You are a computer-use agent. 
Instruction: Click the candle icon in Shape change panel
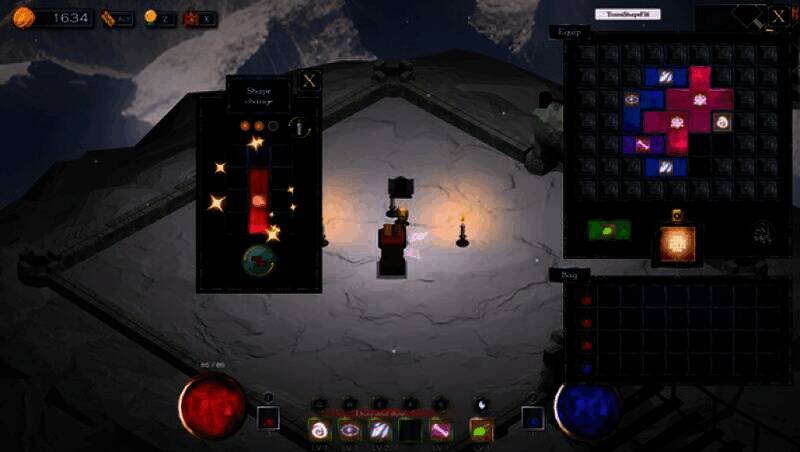point(298,127)
